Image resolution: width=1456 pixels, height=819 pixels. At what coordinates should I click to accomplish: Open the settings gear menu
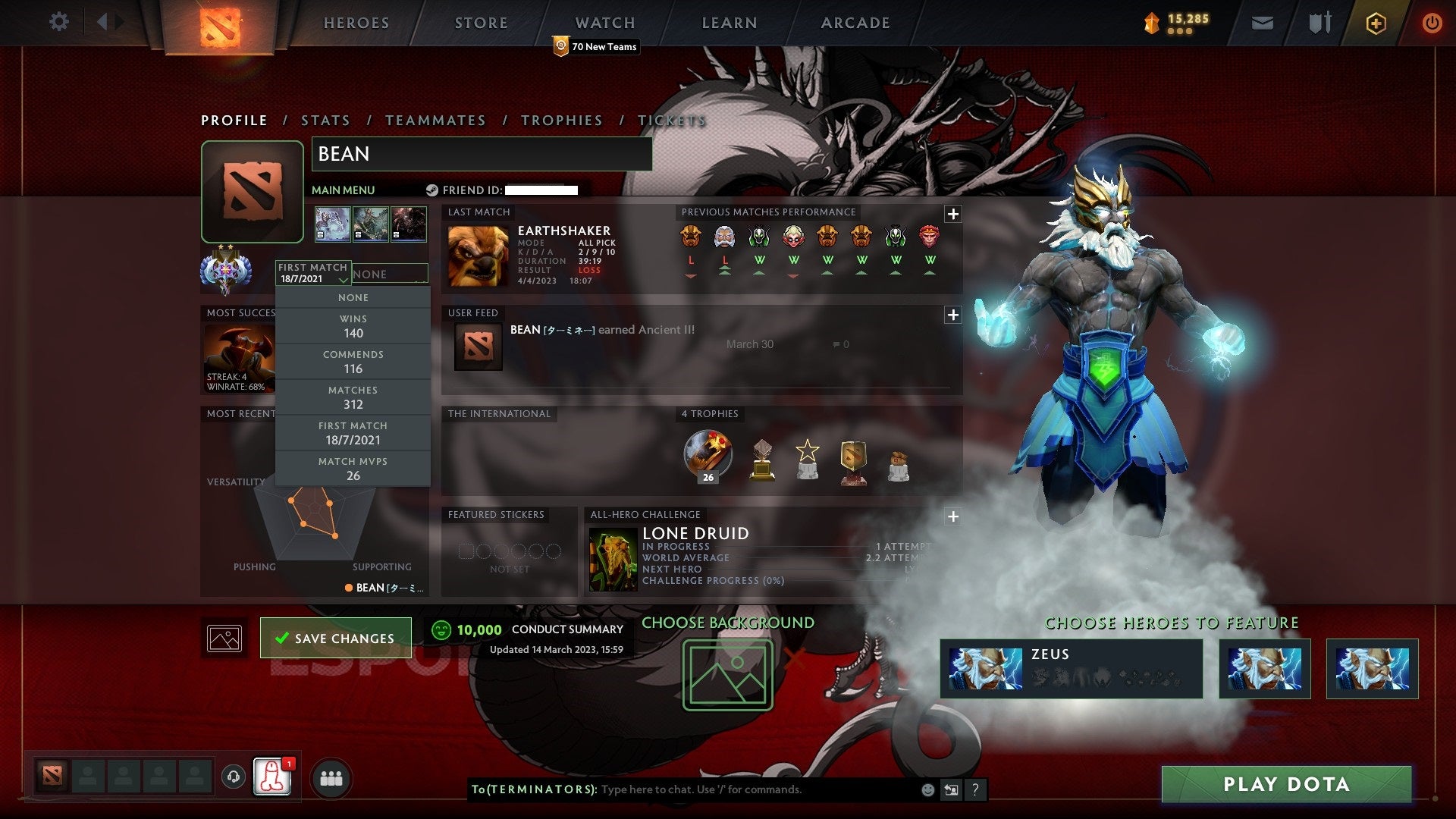coord(59,22)
